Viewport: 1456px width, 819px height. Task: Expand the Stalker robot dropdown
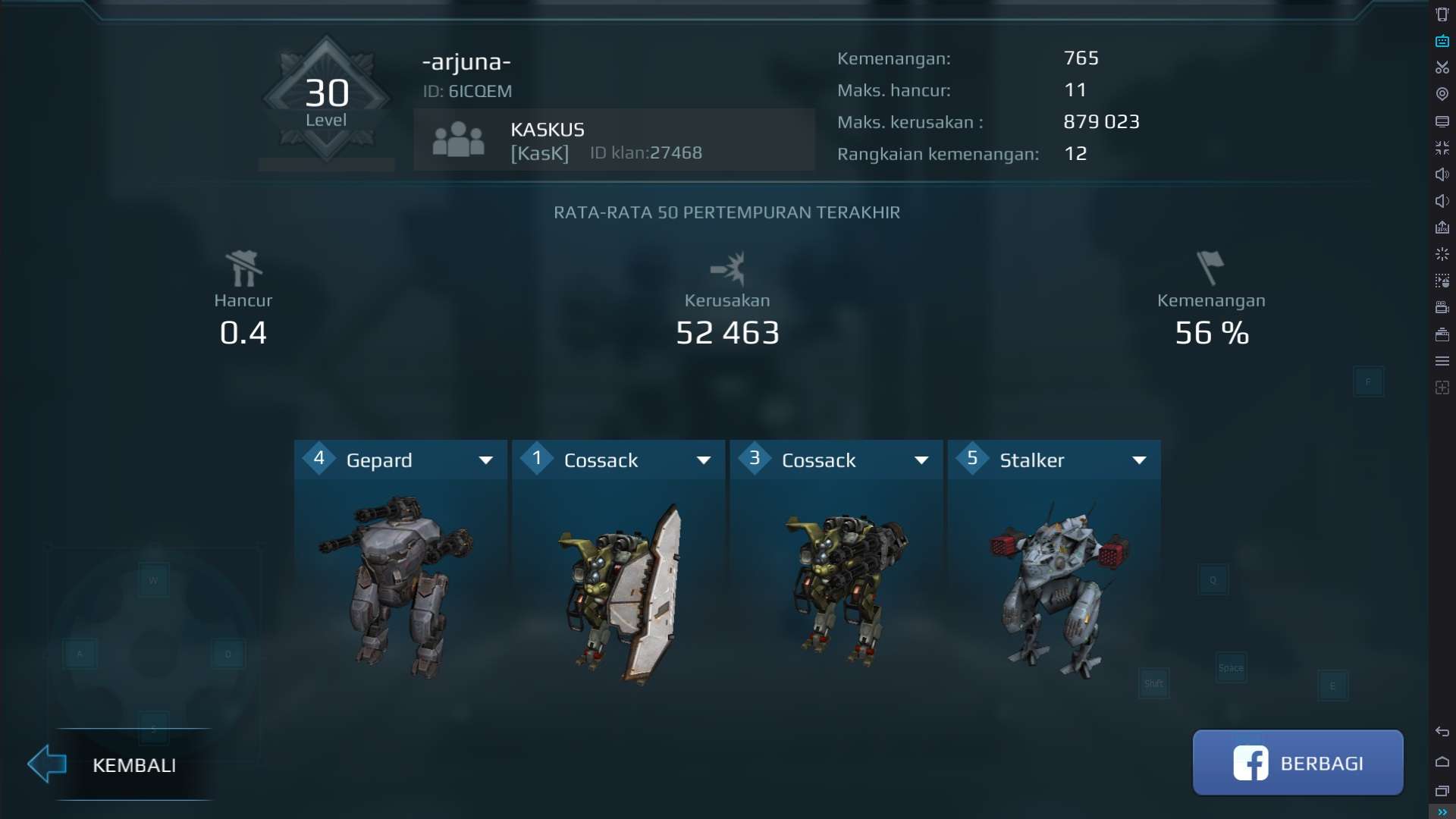[1141, 460]
